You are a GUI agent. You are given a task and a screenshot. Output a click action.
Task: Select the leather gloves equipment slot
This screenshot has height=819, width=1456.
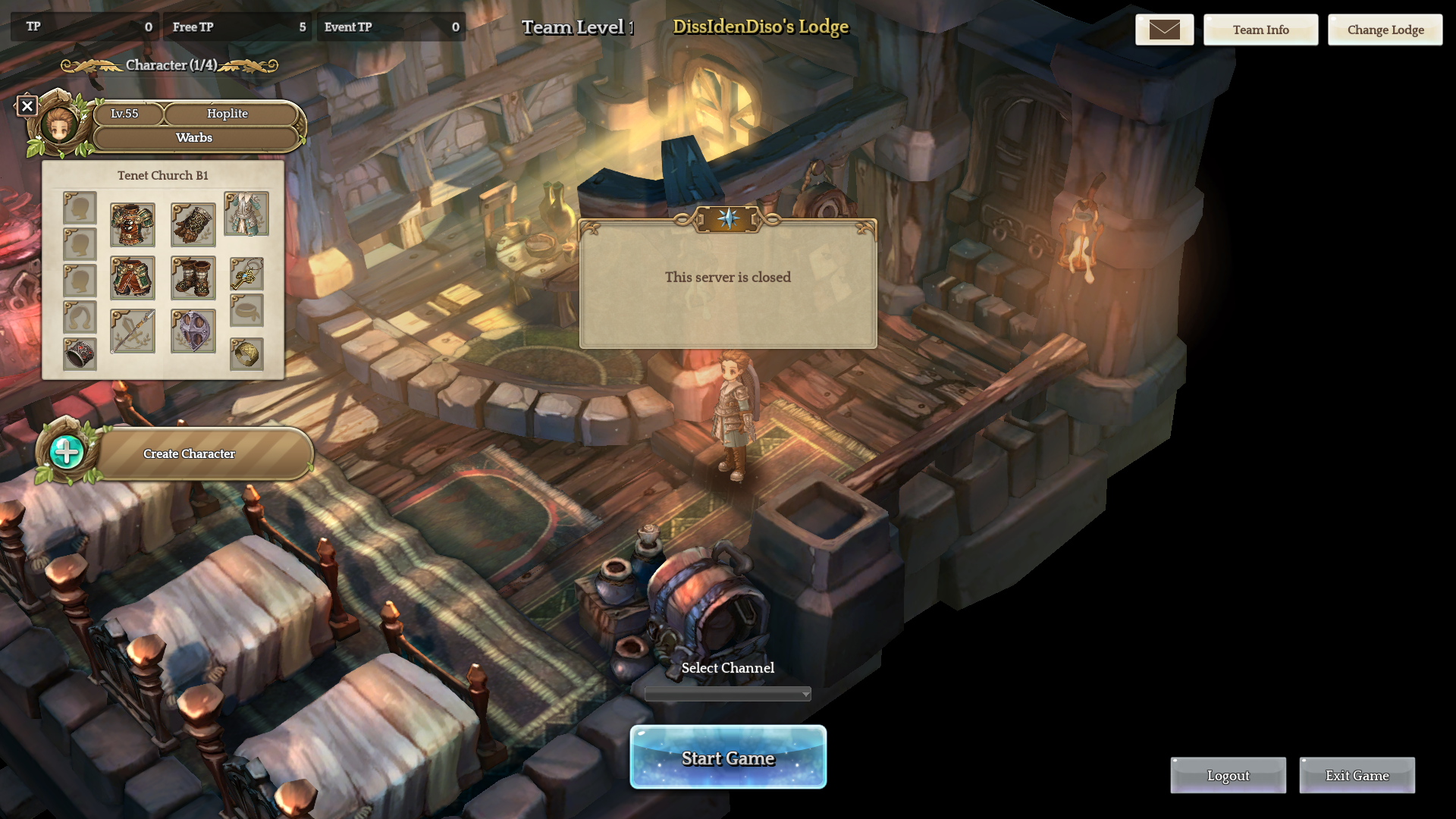[x=193, y=224]
